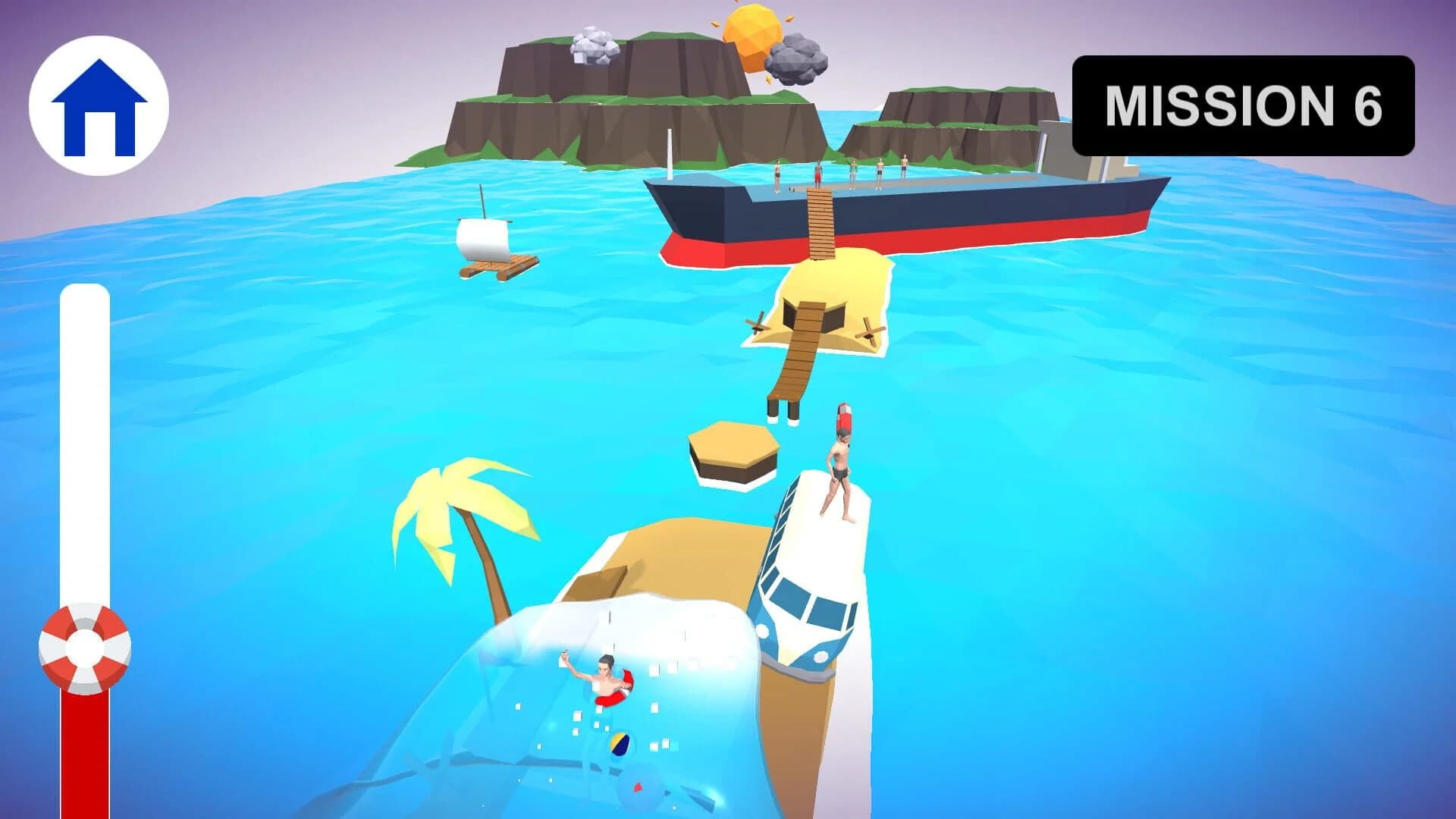Tap the hexagonal floating platform
1456x819 pixels.
730,447
